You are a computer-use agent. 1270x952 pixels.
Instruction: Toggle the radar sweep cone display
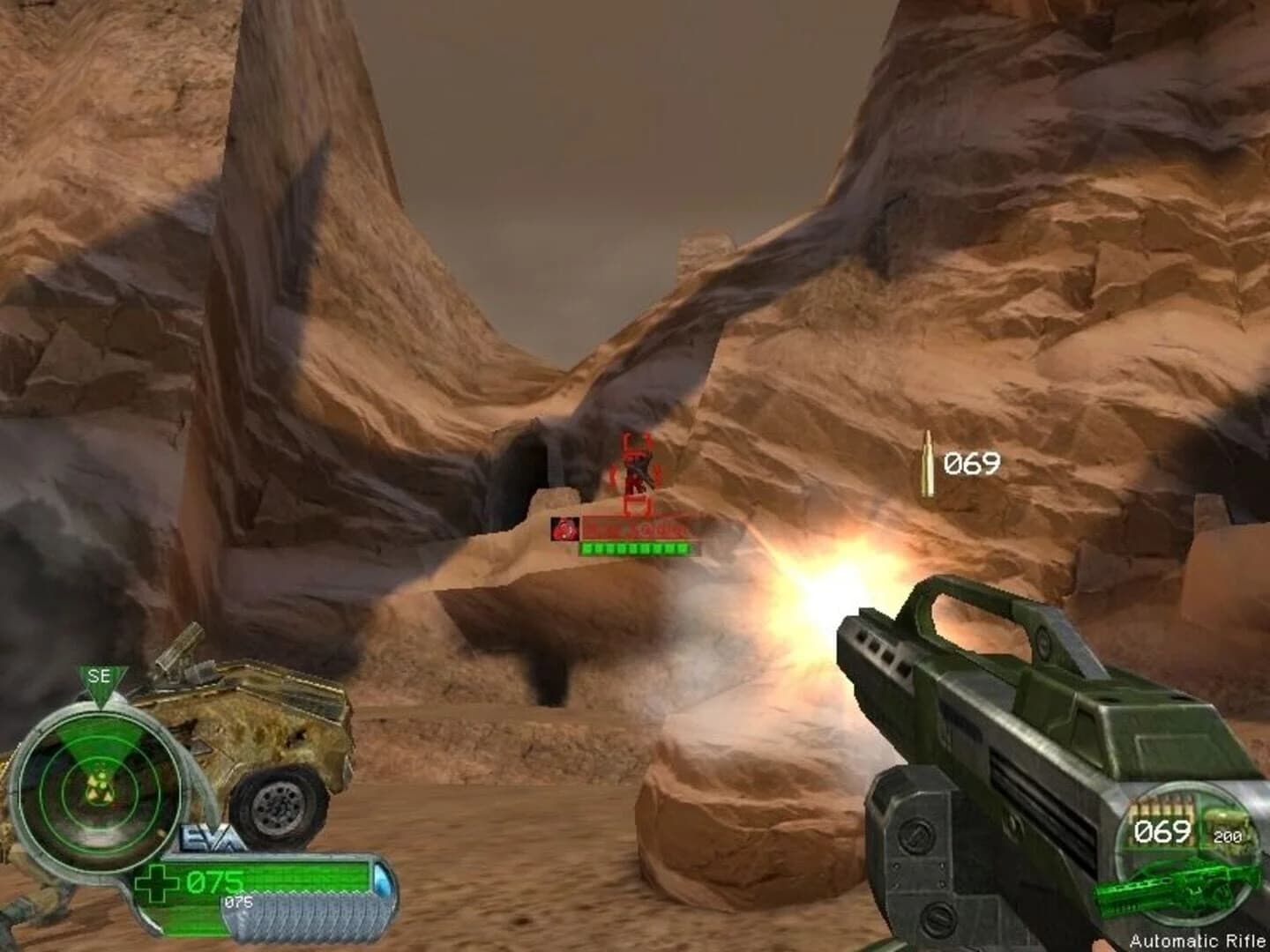click(x=101, y=745)
